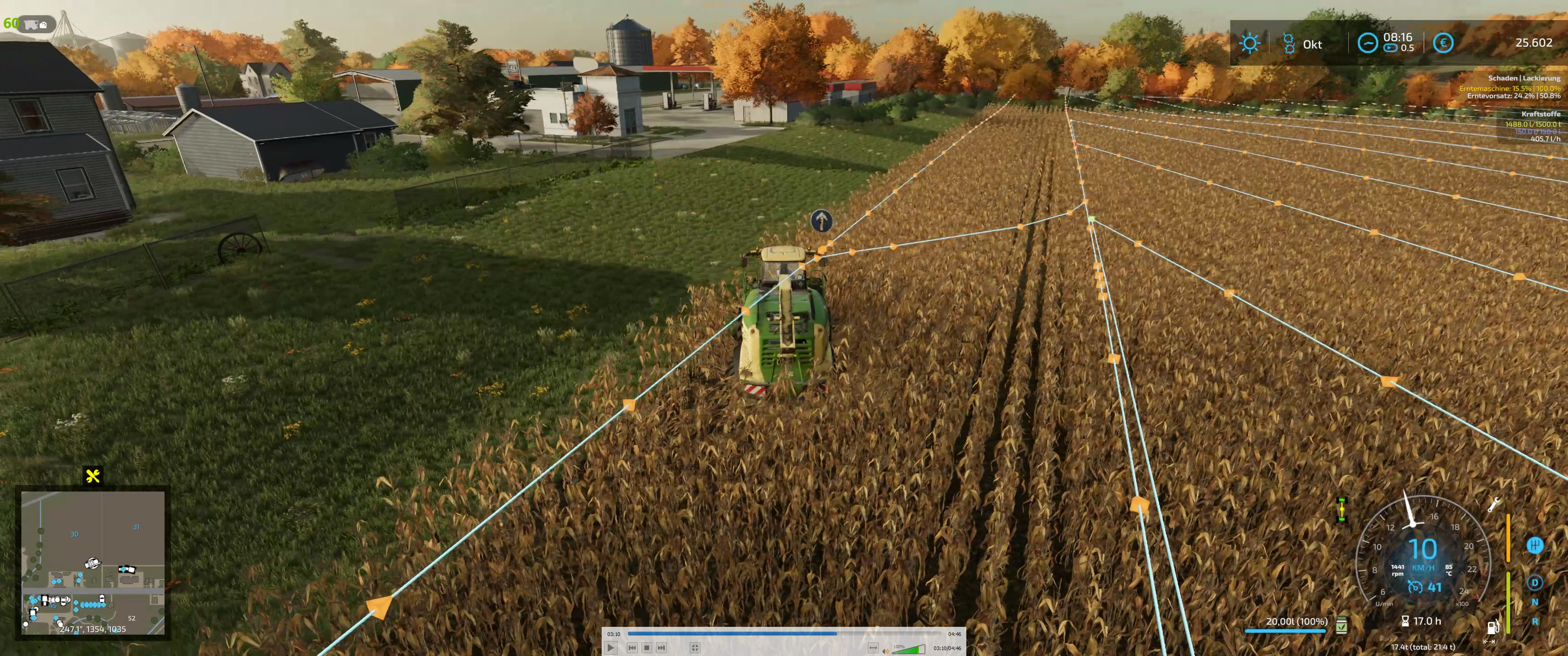This screenshot has height=656, width=1568.
Task: Click the clock icon showing 08:16
Action: pos(1368,43)
